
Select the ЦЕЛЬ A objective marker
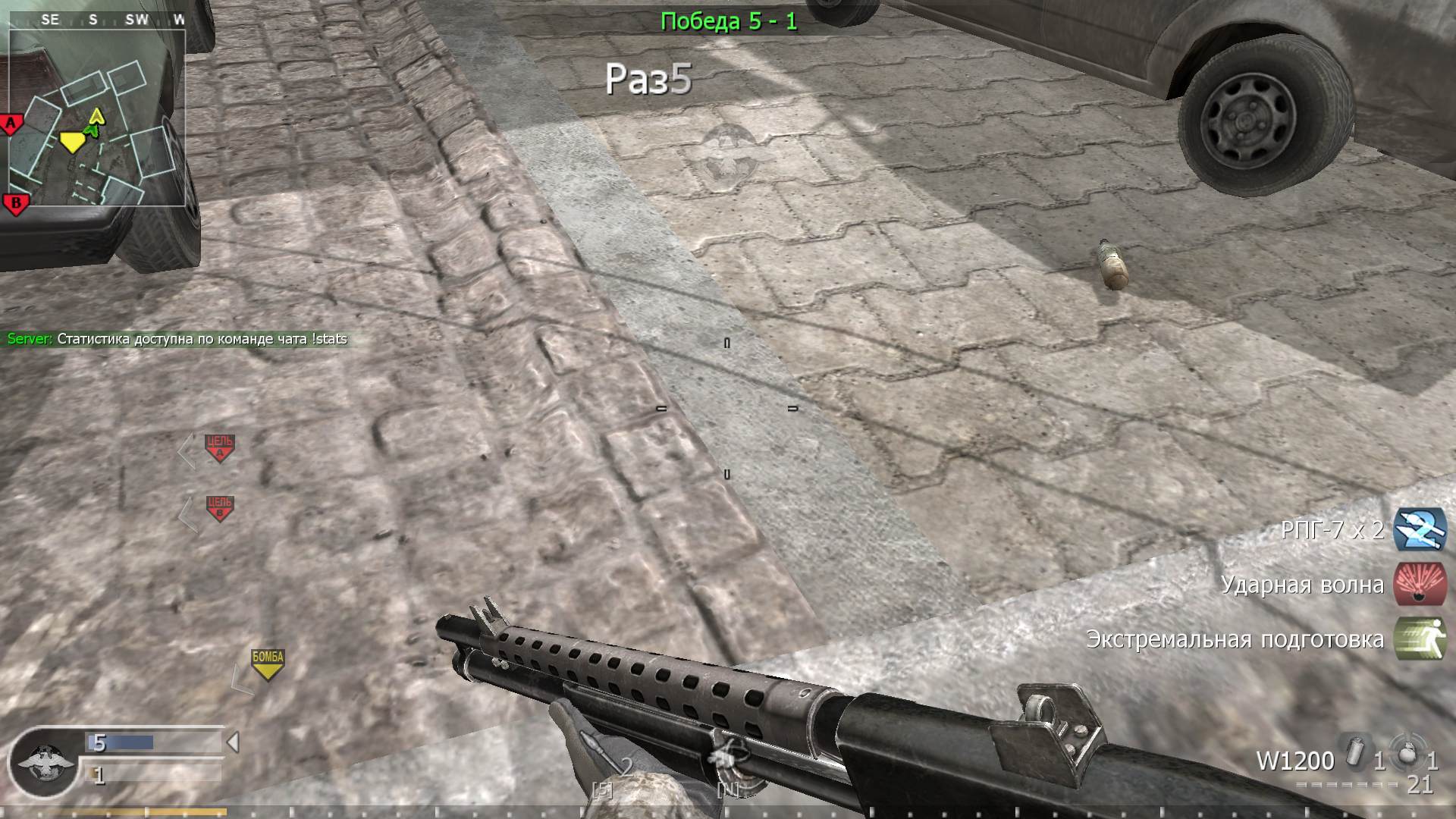click(218, 446)
